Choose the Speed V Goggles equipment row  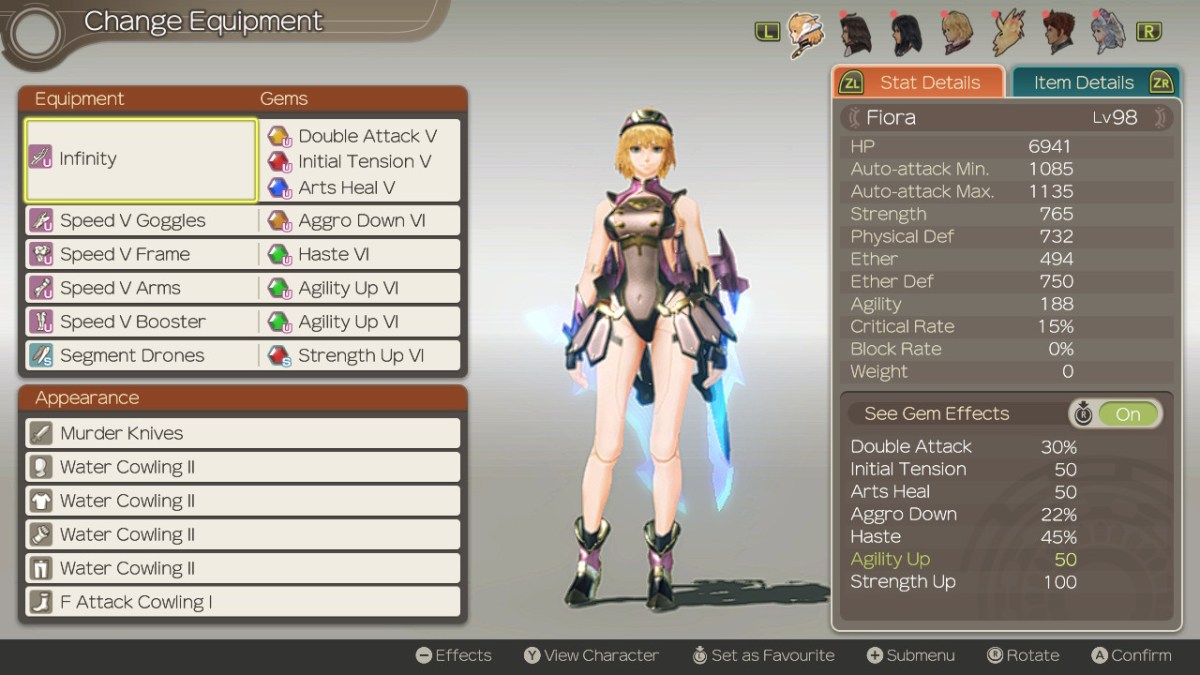(141, 221)
